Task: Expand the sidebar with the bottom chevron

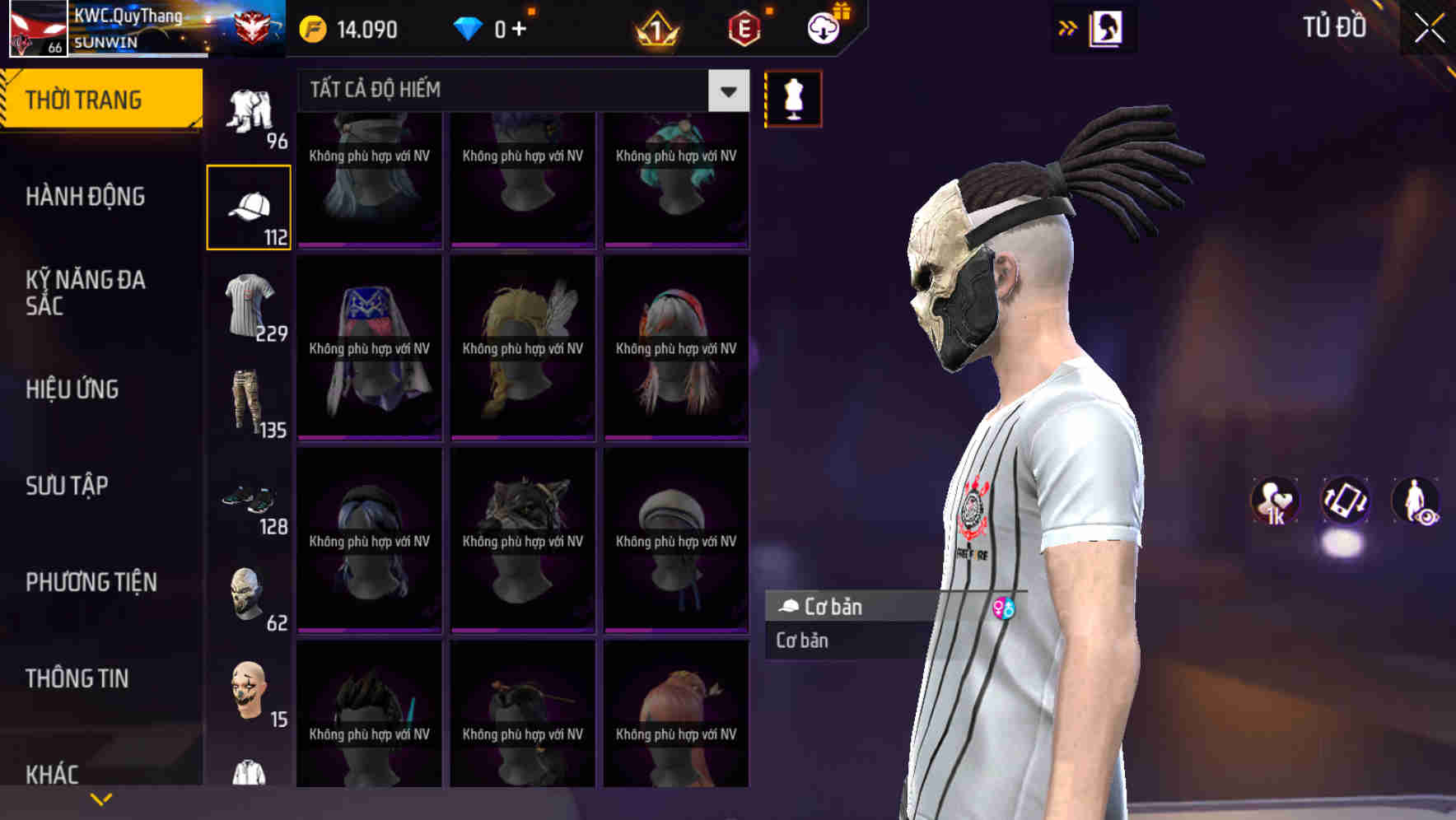Action: click(102, 797)
